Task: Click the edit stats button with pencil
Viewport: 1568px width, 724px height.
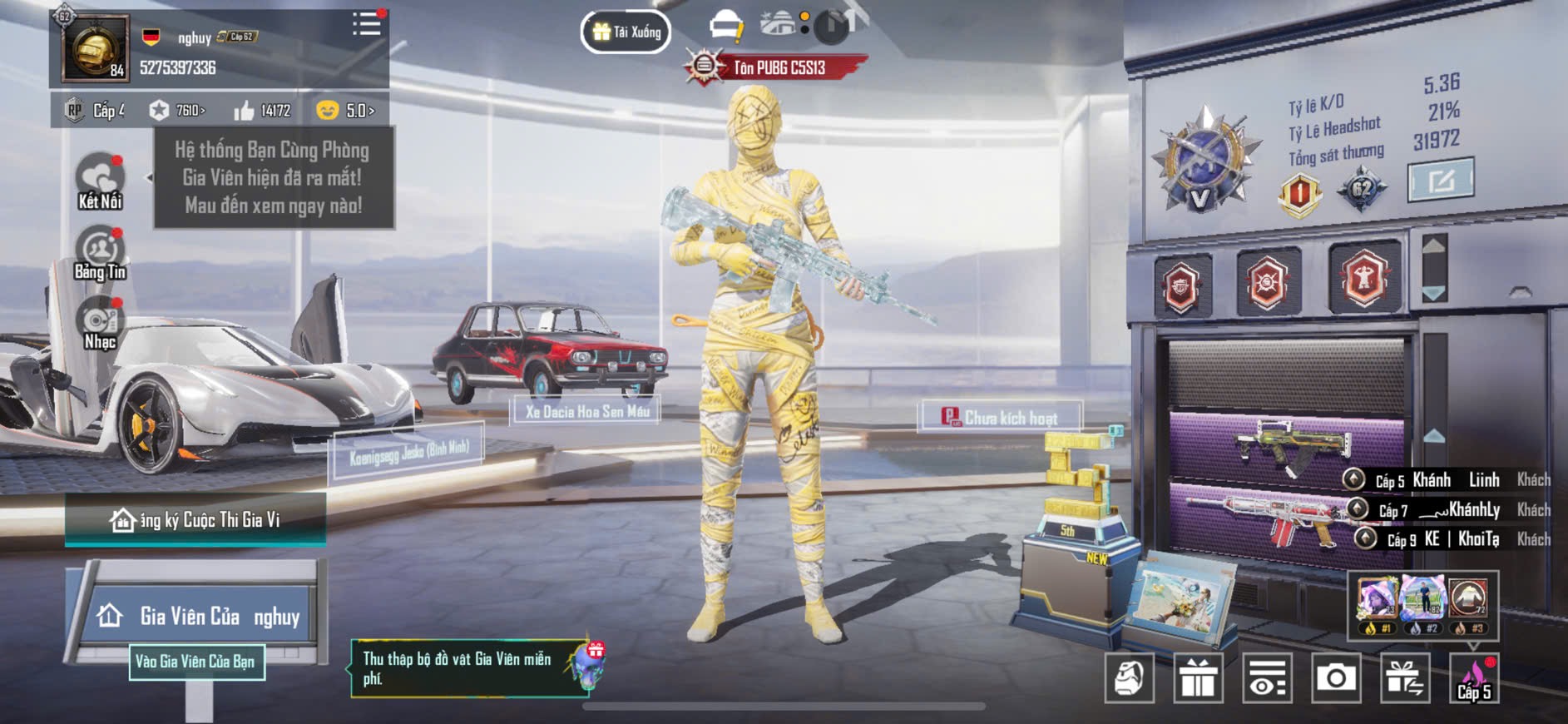Action: tap(1440, 179)
